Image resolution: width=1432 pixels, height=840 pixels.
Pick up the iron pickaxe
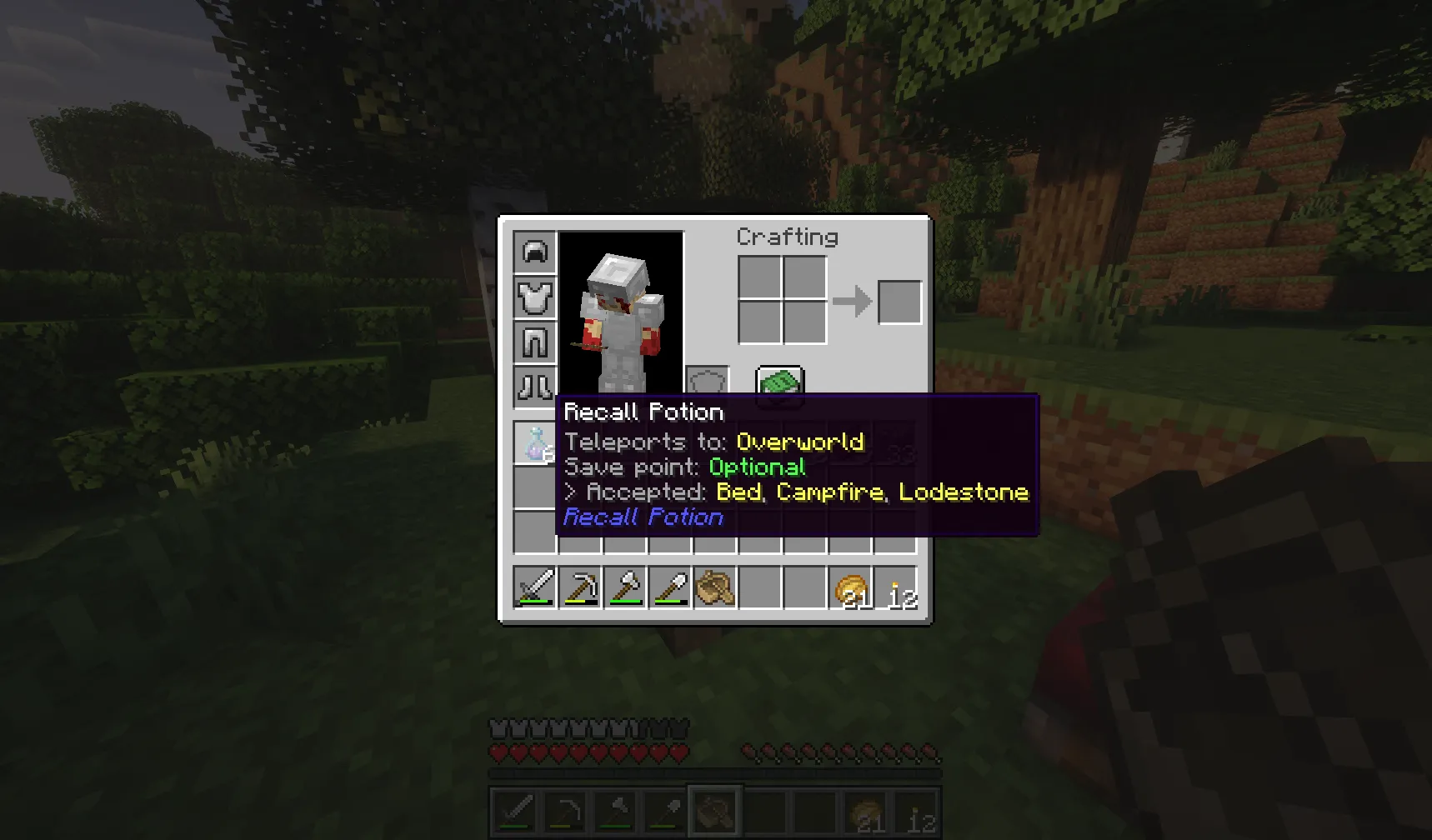point(580,587)
